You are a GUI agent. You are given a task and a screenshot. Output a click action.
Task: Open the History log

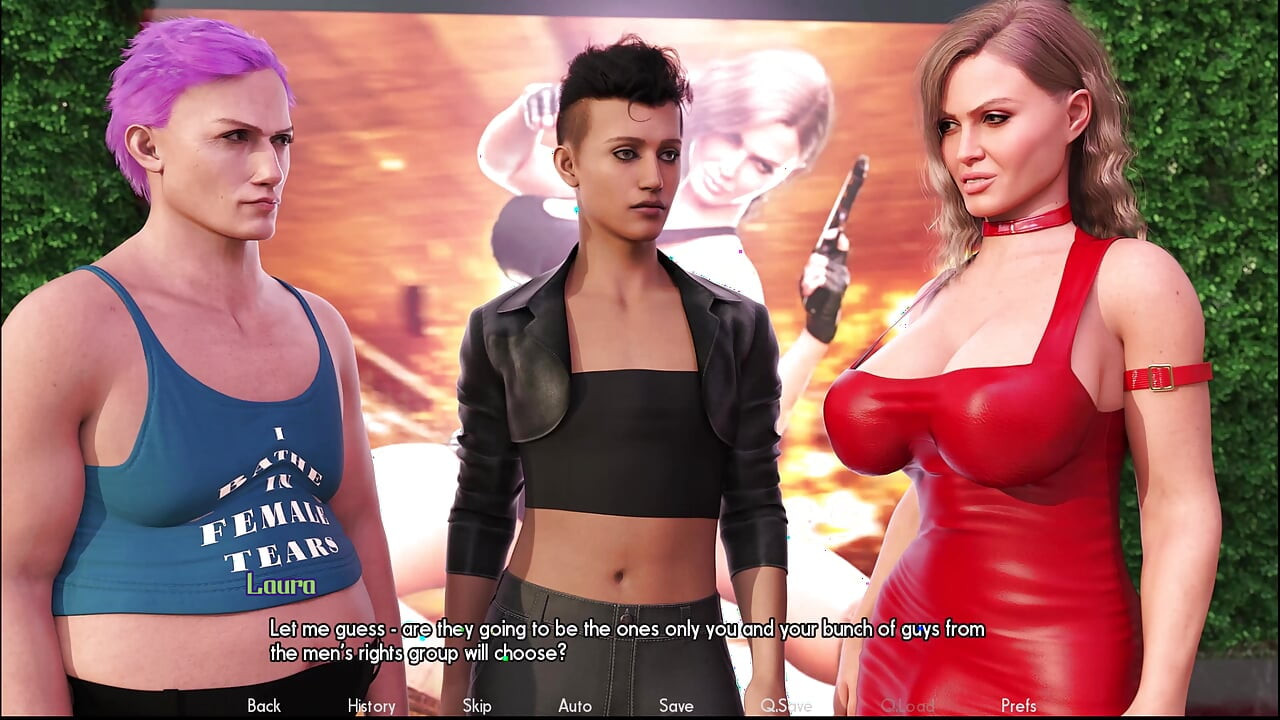370,706
